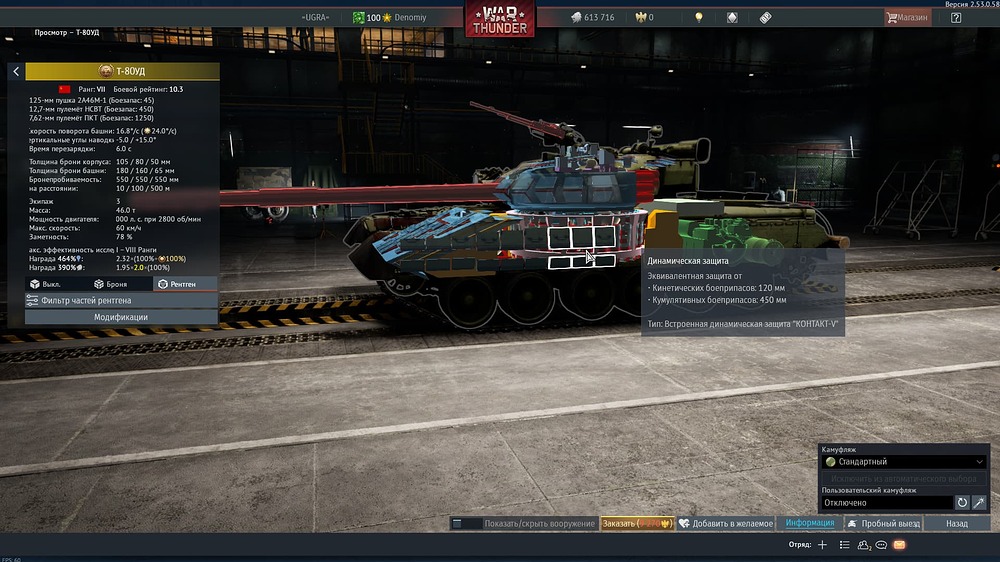Select the Броня armor view tab

111,285
